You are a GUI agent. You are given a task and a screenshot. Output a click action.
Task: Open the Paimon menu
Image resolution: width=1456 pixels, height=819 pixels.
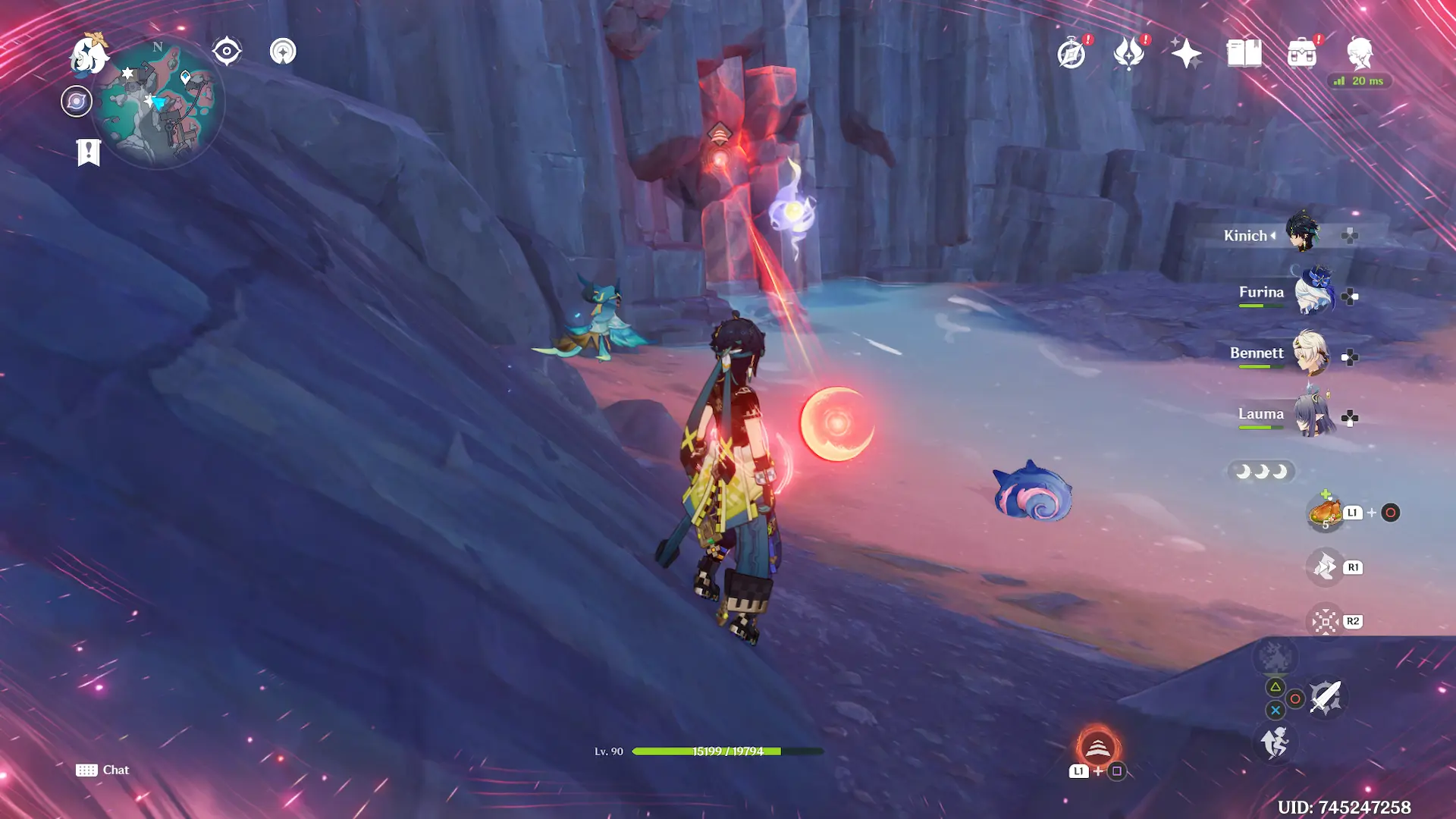point(88,55)
